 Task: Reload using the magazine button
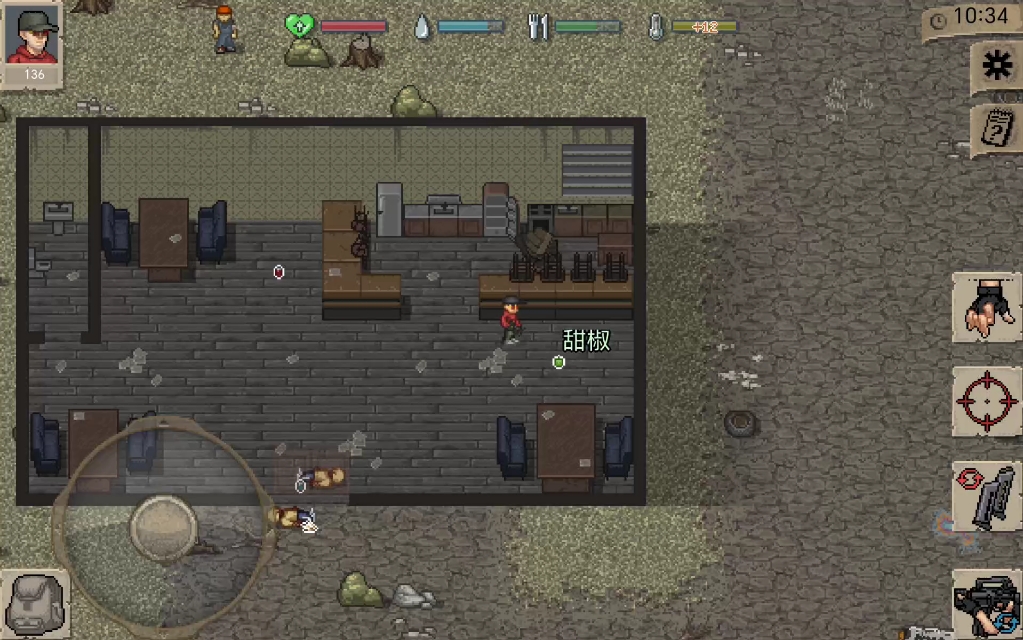986,497
